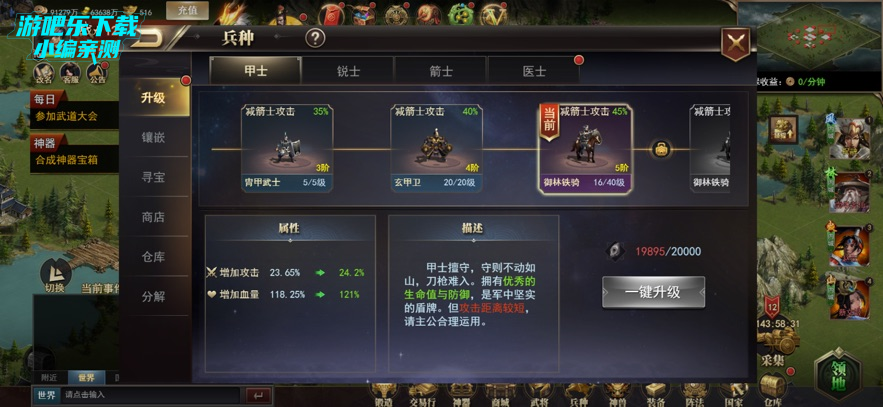The image size is (883, 407).
Task: Switch to the 医士 troop tab
Action: point(534,71)
